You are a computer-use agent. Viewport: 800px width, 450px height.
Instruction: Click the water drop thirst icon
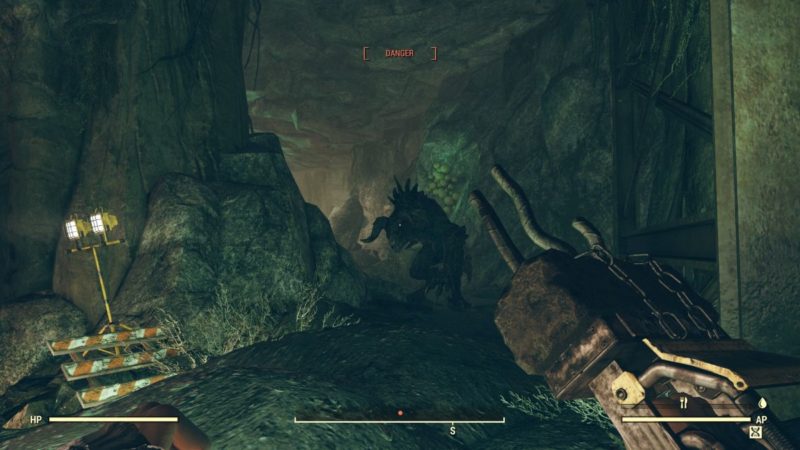click(x=761, y=404)
